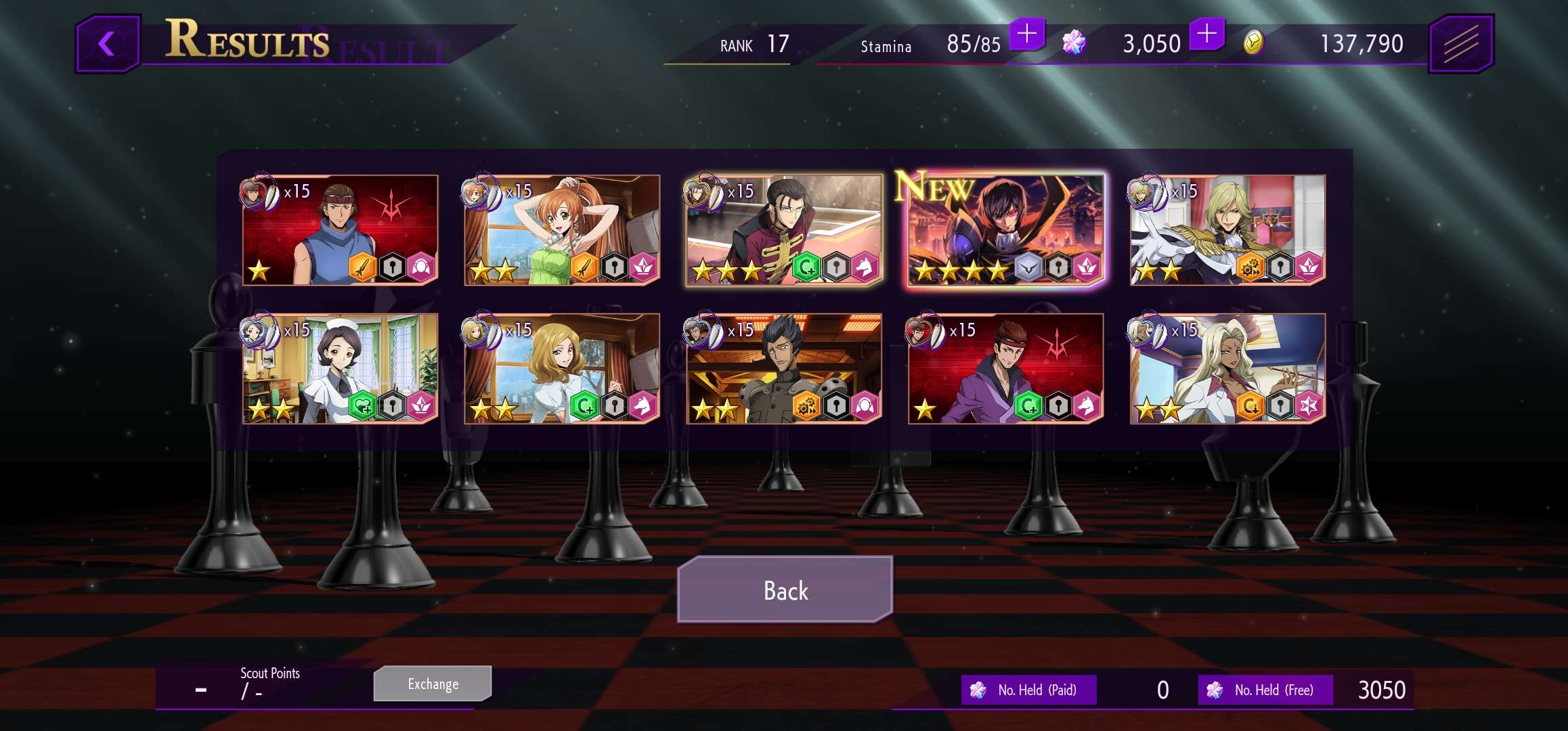Return using the top-left arrow button
The image size is (1568, 731).
point(108,45)
